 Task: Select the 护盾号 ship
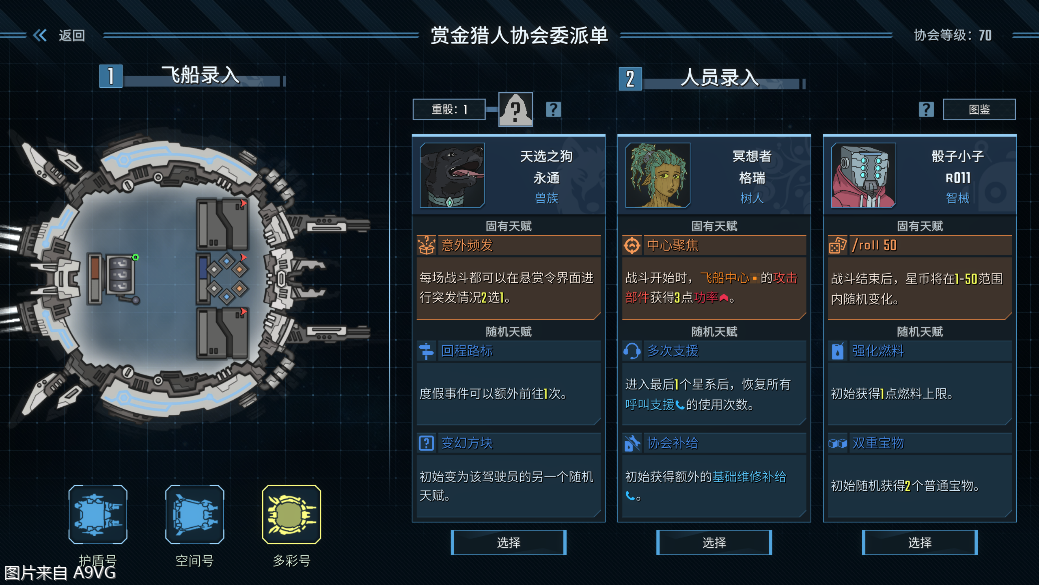click(97, 515)
